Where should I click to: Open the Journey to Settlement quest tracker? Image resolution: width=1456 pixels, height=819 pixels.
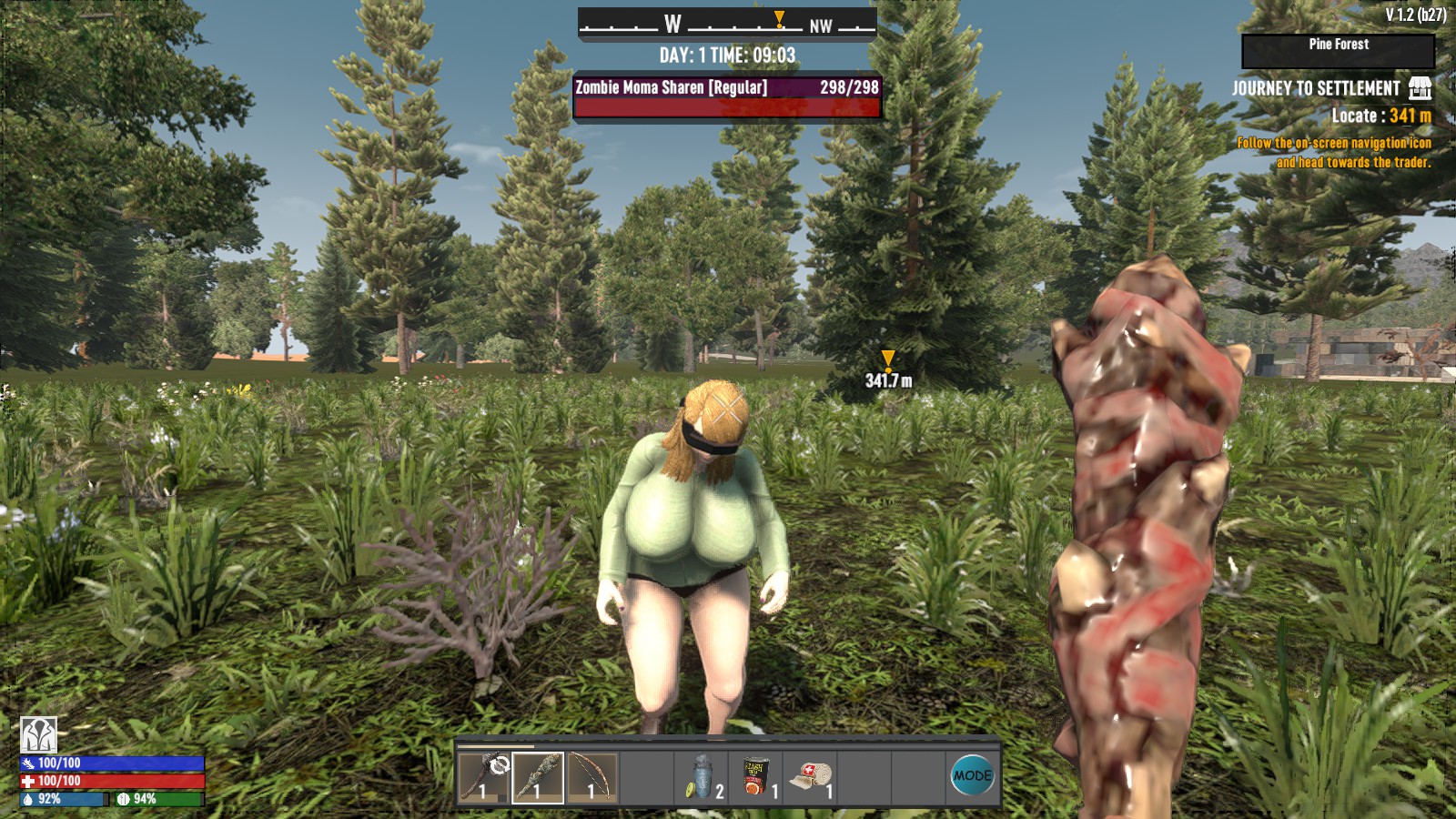pyautogui.click(x=1316, y=88)
